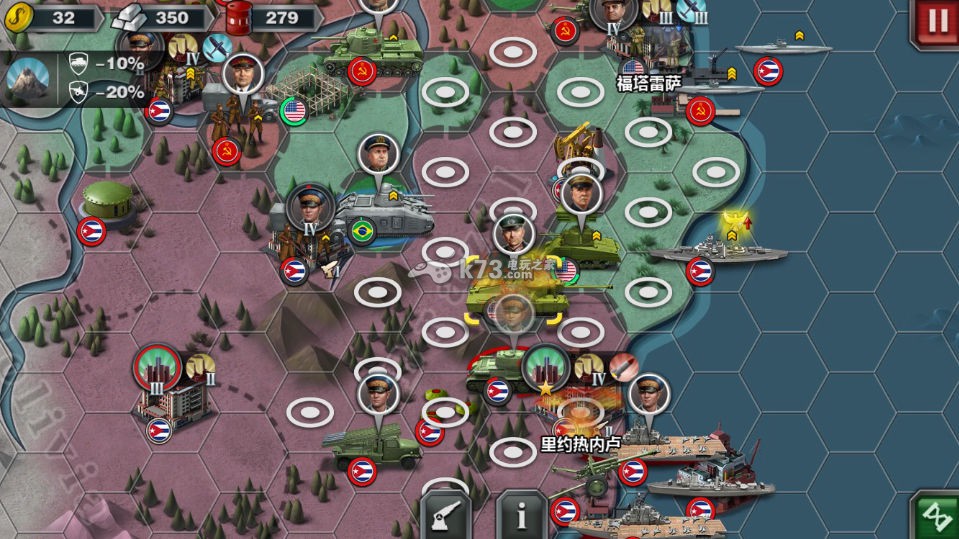Open the info panel with the 'i' button

pos(521,514)
